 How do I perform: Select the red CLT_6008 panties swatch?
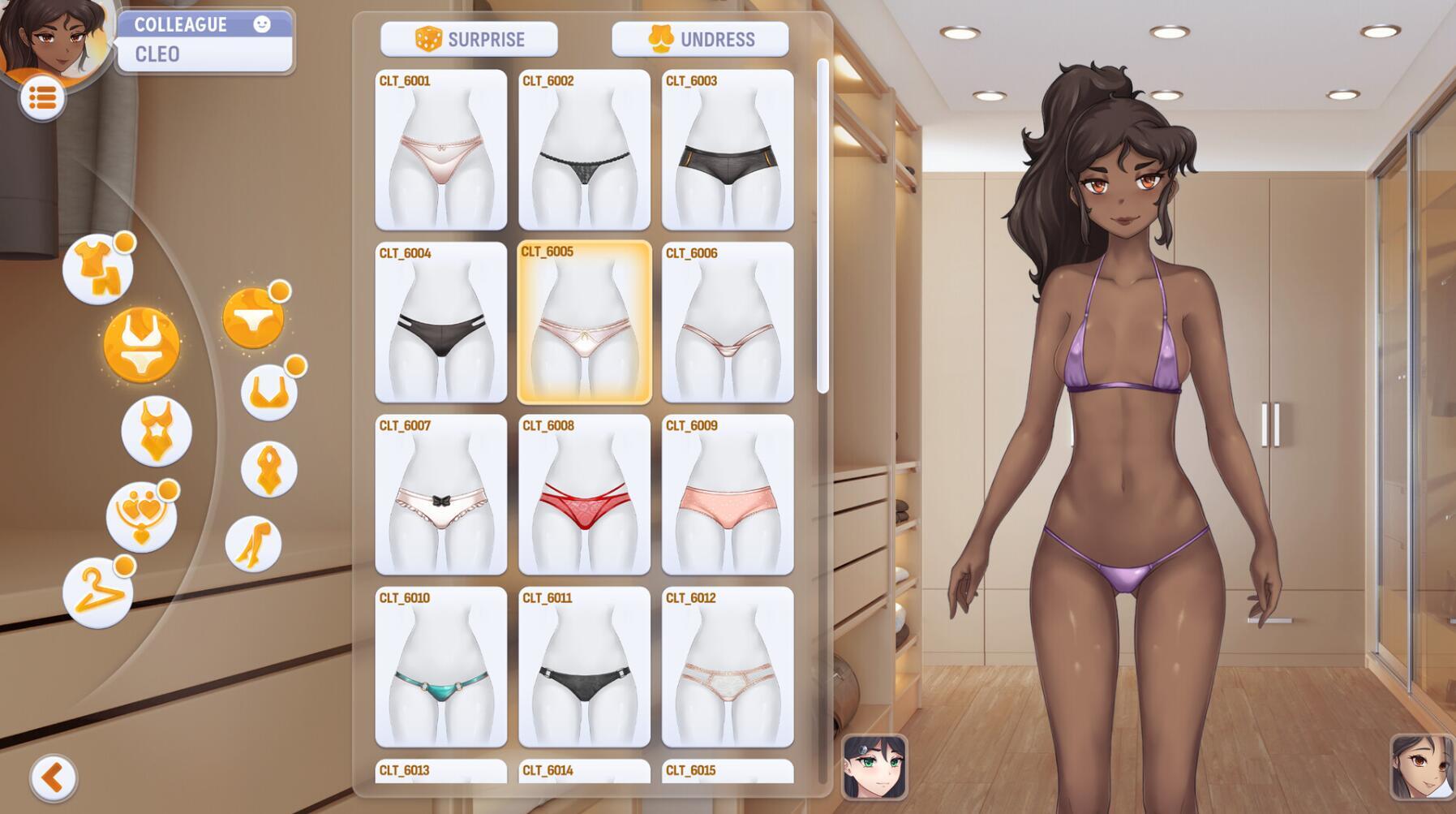[584, 497]
